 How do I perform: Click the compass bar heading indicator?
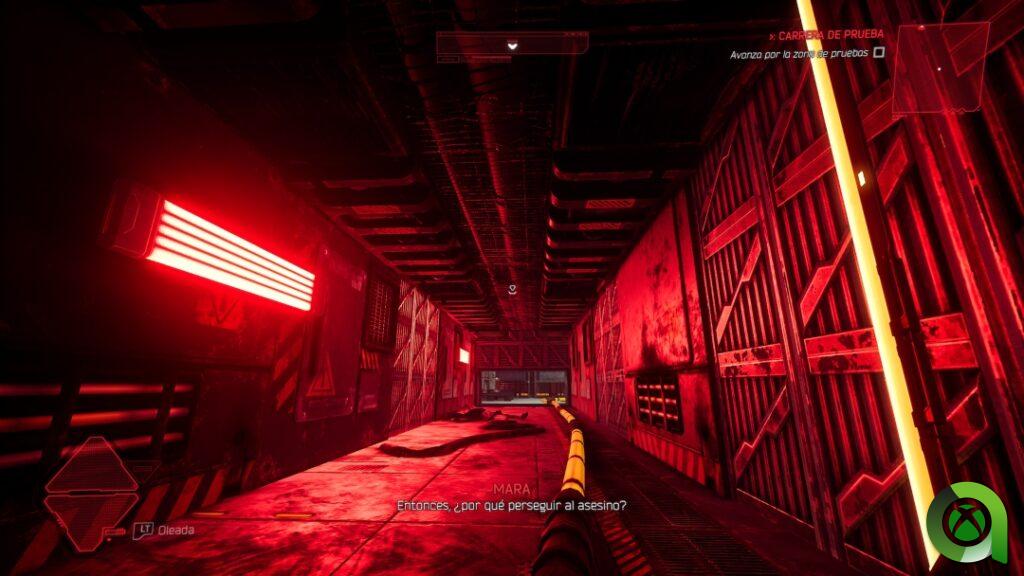pos(512,44)
